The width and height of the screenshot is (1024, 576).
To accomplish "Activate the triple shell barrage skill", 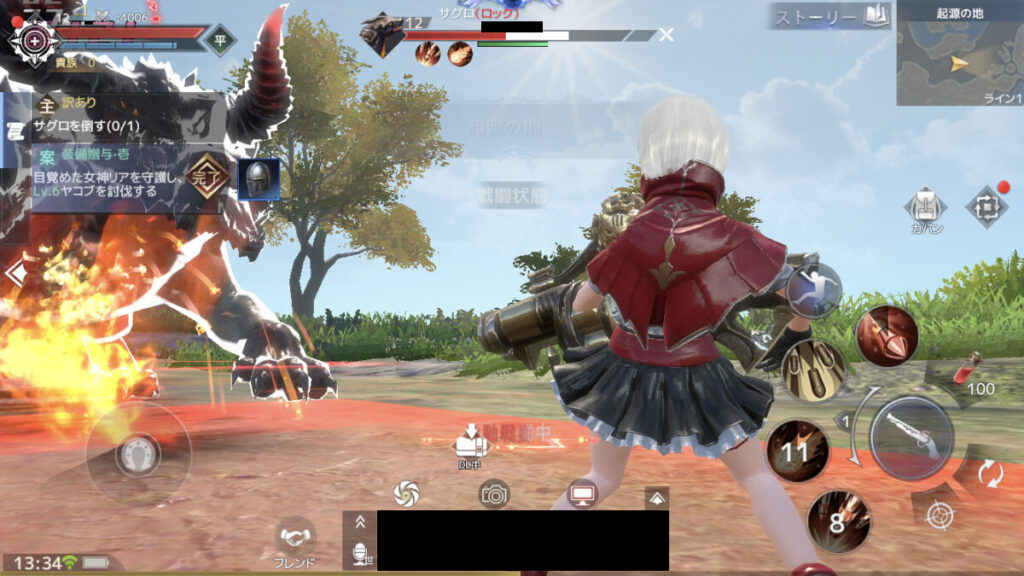I will click(x=814, y=370).
